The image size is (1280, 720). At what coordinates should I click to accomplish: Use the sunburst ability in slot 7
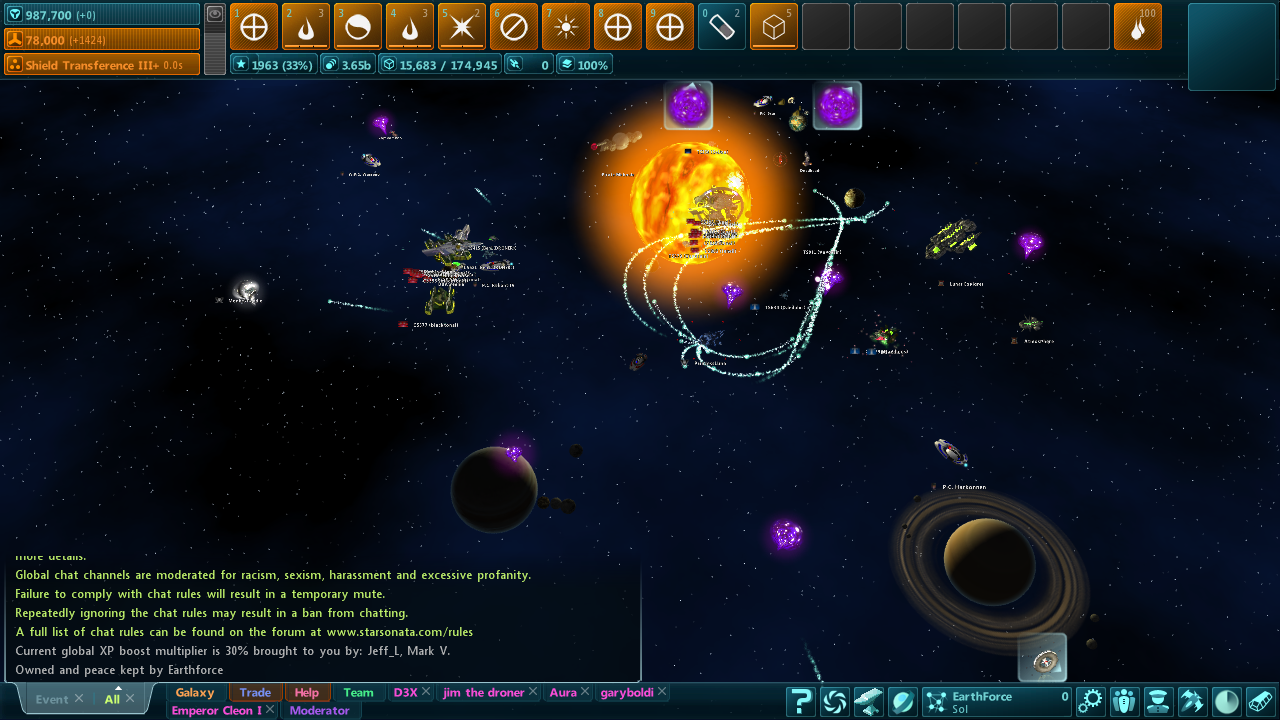click(566, 27)
